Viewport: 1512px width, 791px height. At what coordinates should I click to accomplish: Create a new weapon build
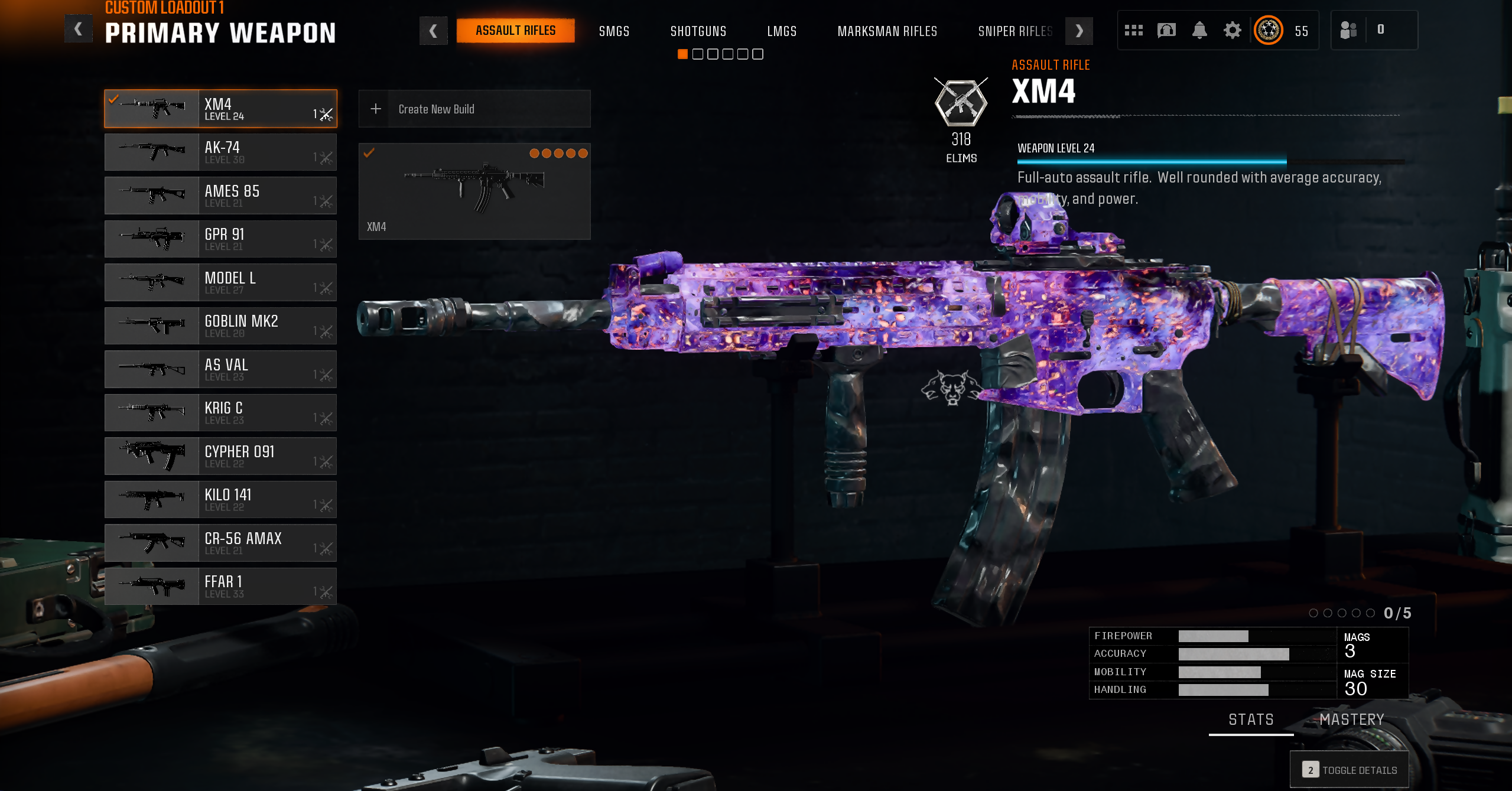point(474,109)
